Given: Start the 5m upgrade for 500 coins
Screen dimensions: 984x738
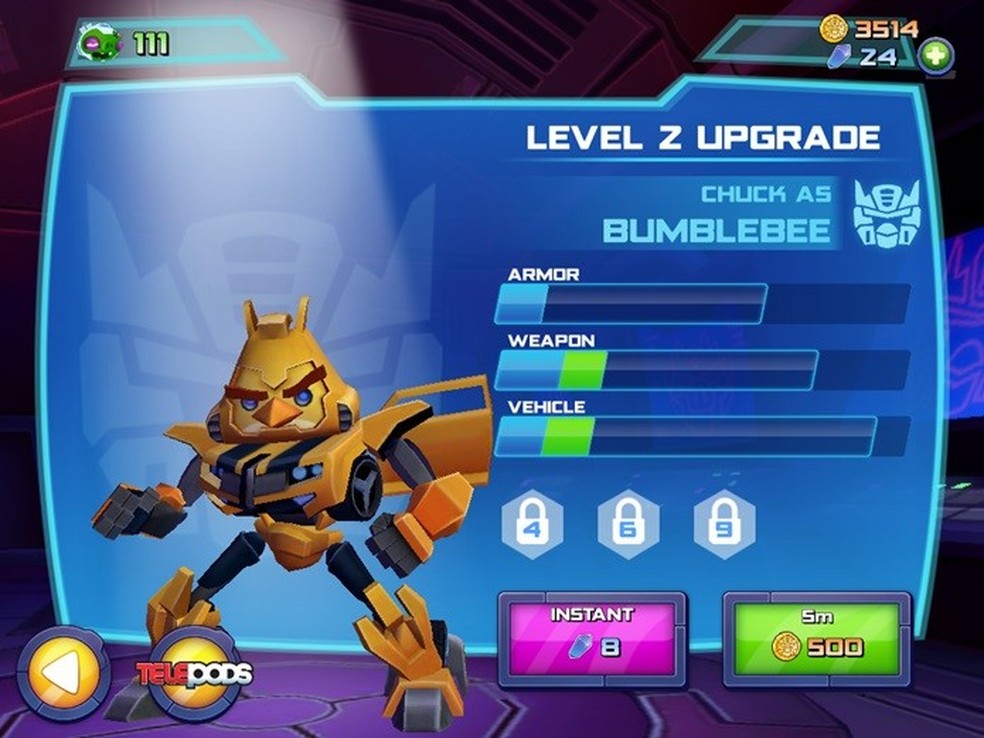Looking at the screenshot, I should [x=816, y=639].
